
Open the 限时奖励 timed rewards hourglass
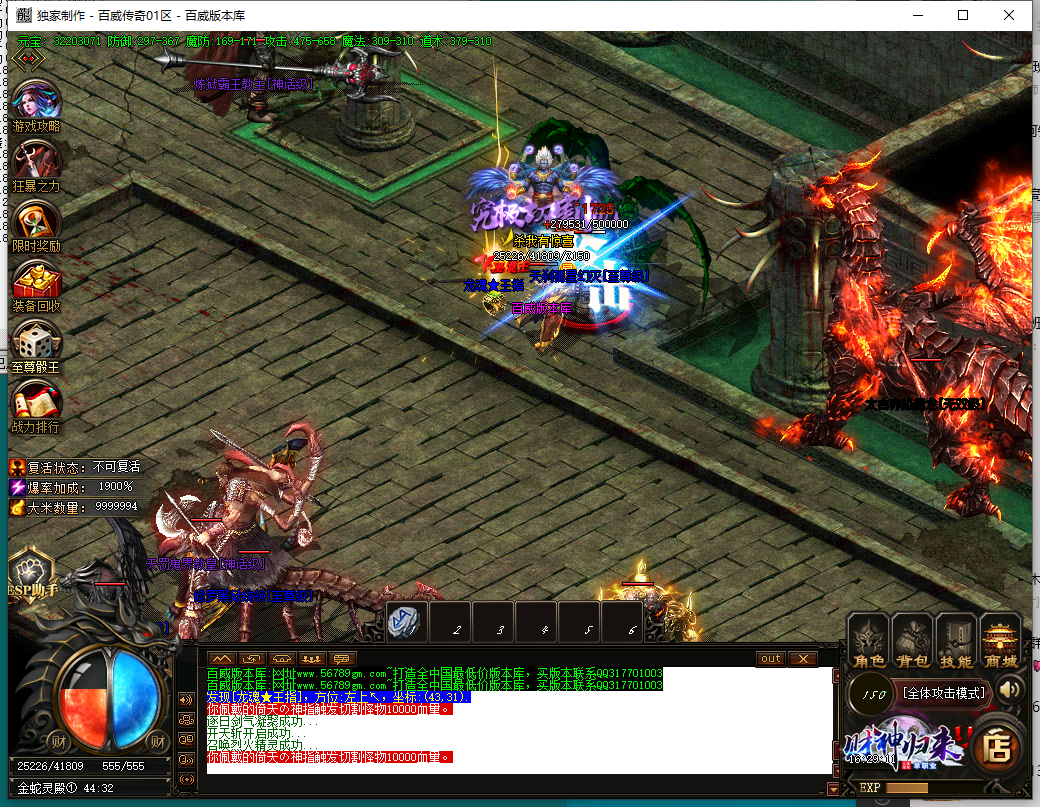37,223
